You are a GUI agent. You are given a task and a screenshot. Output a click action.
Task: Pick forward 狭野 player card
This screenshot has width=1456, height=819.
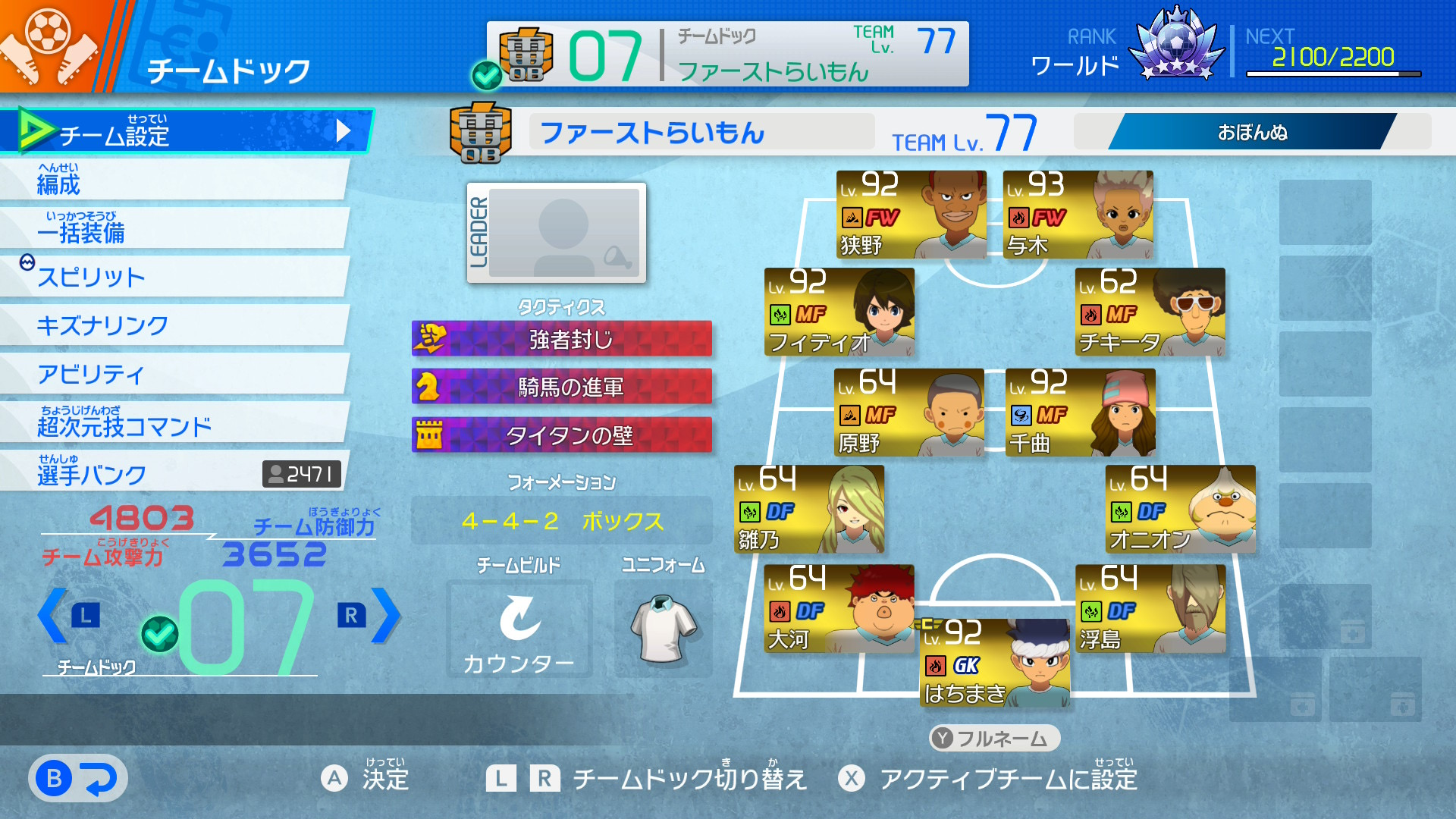[x=911, y=215]
